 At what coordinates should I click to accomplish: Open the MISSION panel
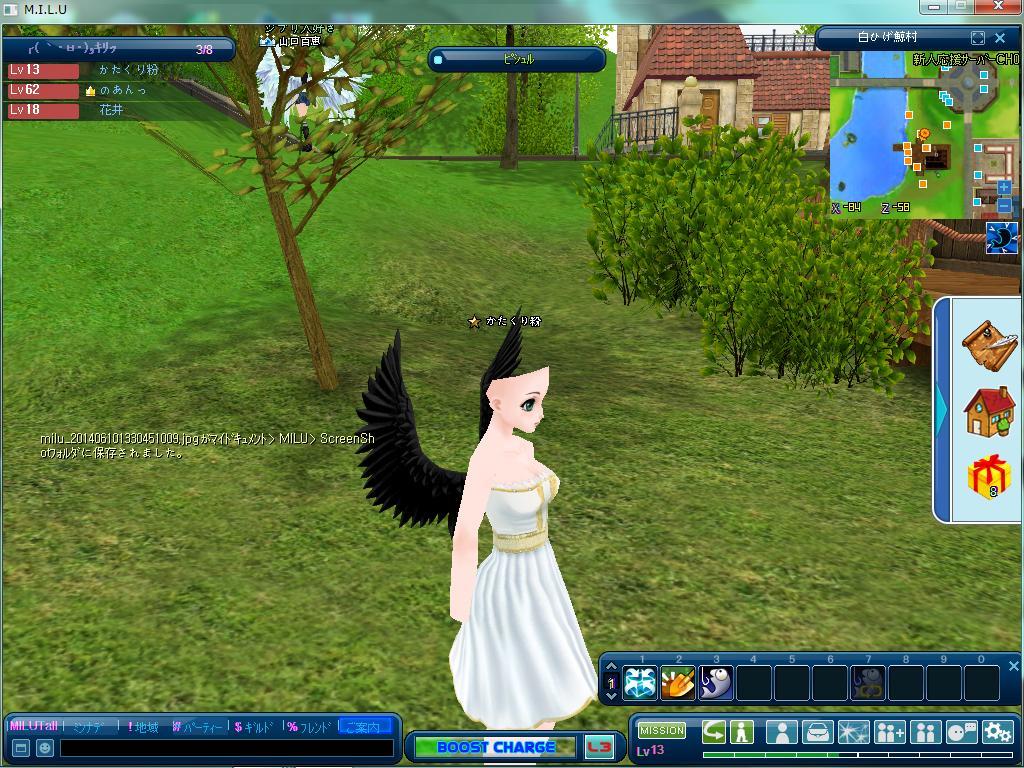[x=662, y=731]
